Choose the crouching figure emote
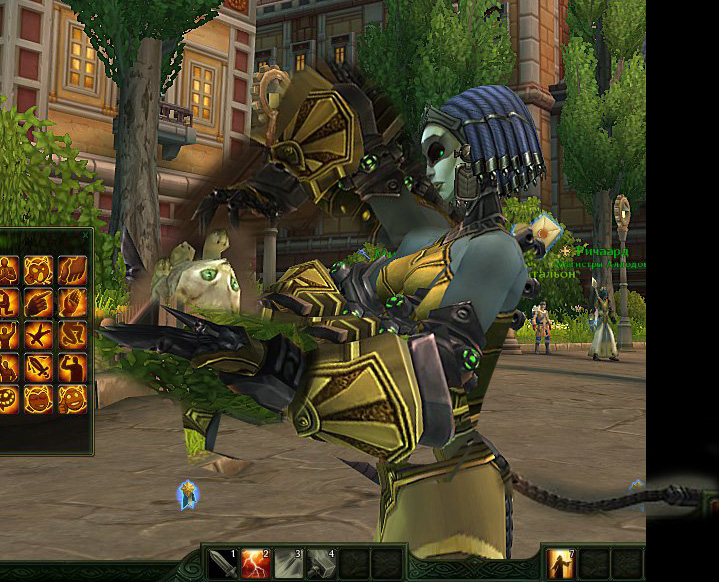Image resolution: width=719 pixels, height=582 pixels. coord(72,334)
